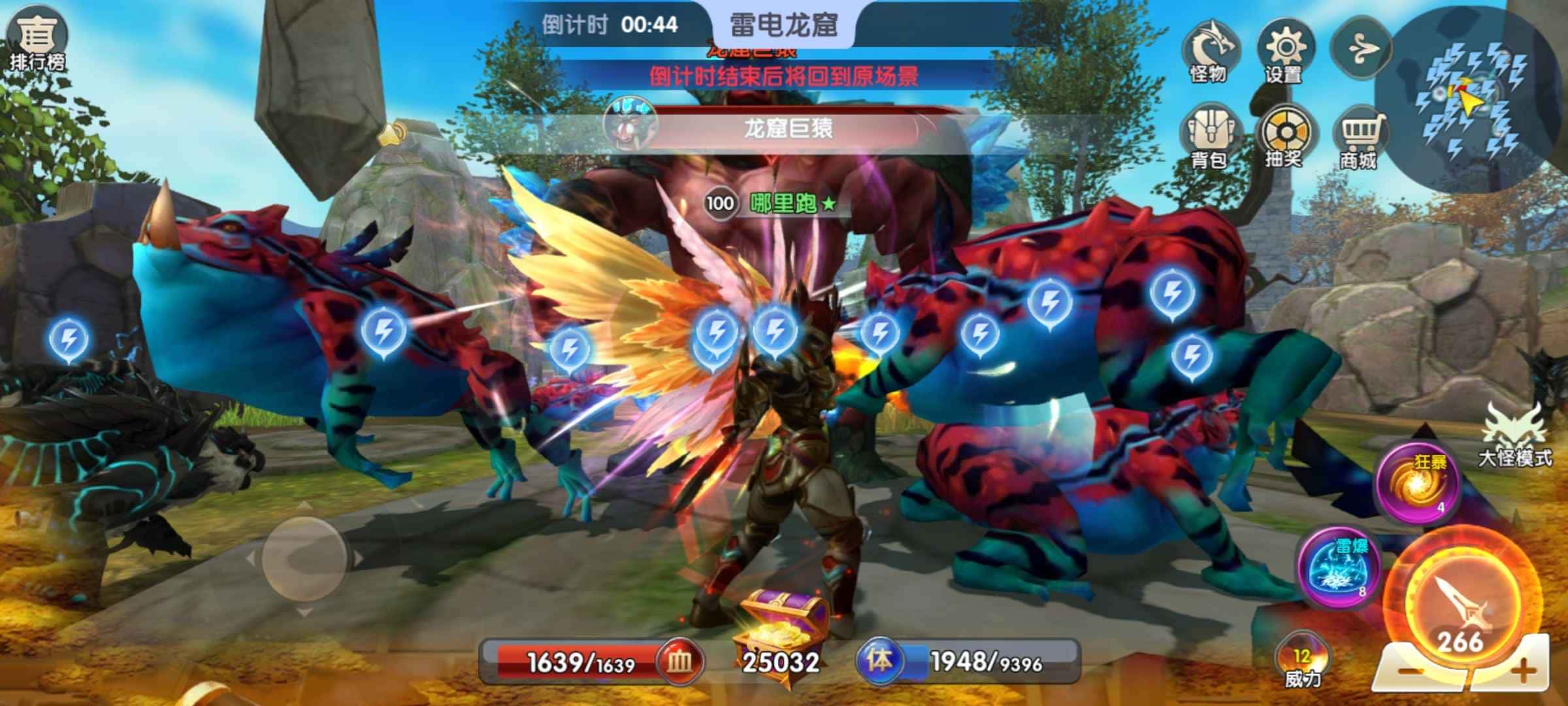Tap the virtual joystick pad
Viewport: 1568px width, 706px height.
(304, 559)
